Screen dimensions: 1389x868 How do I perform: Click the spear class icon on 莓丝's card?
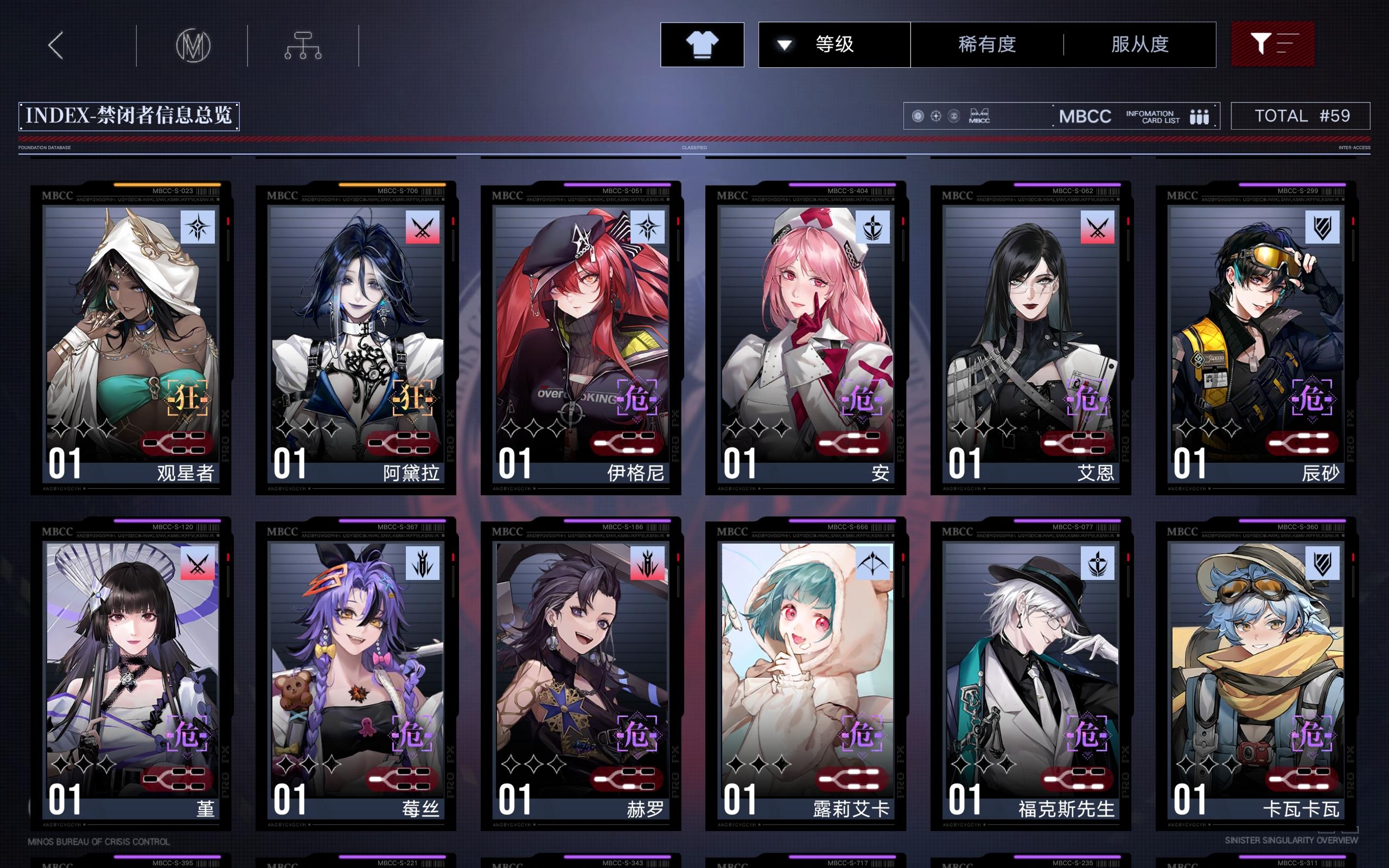(423, 563)
